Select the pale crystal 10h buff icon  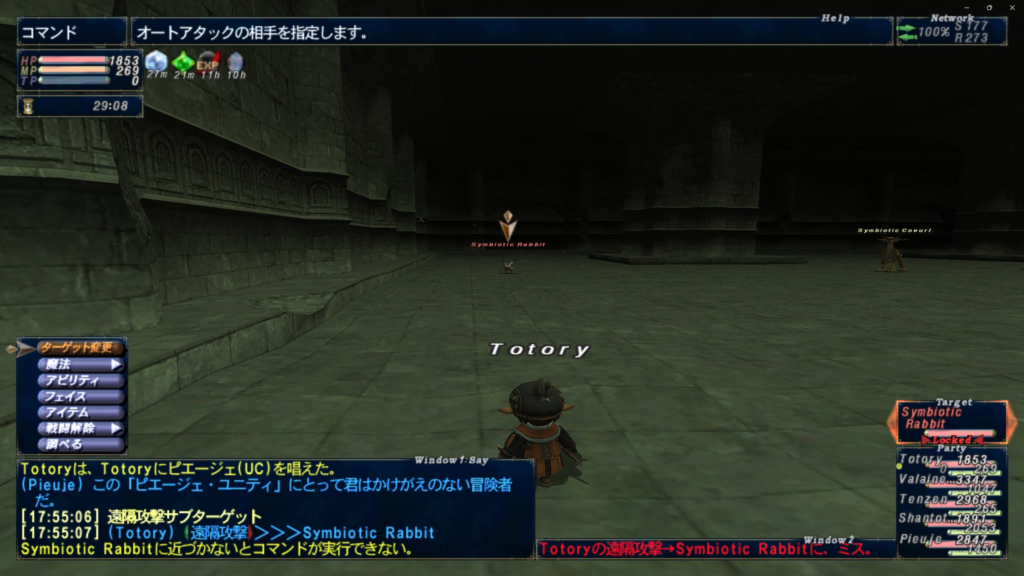235,62
